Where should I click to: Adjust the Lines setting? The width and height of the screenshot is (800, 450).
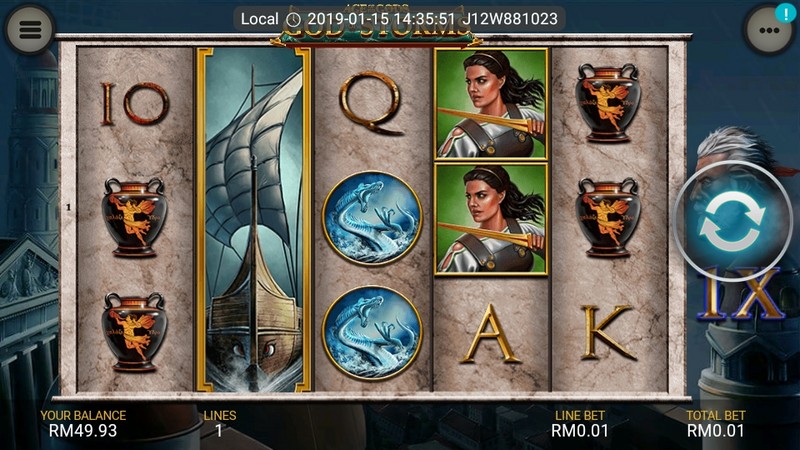pyautogui.click(x=220, y=423)
